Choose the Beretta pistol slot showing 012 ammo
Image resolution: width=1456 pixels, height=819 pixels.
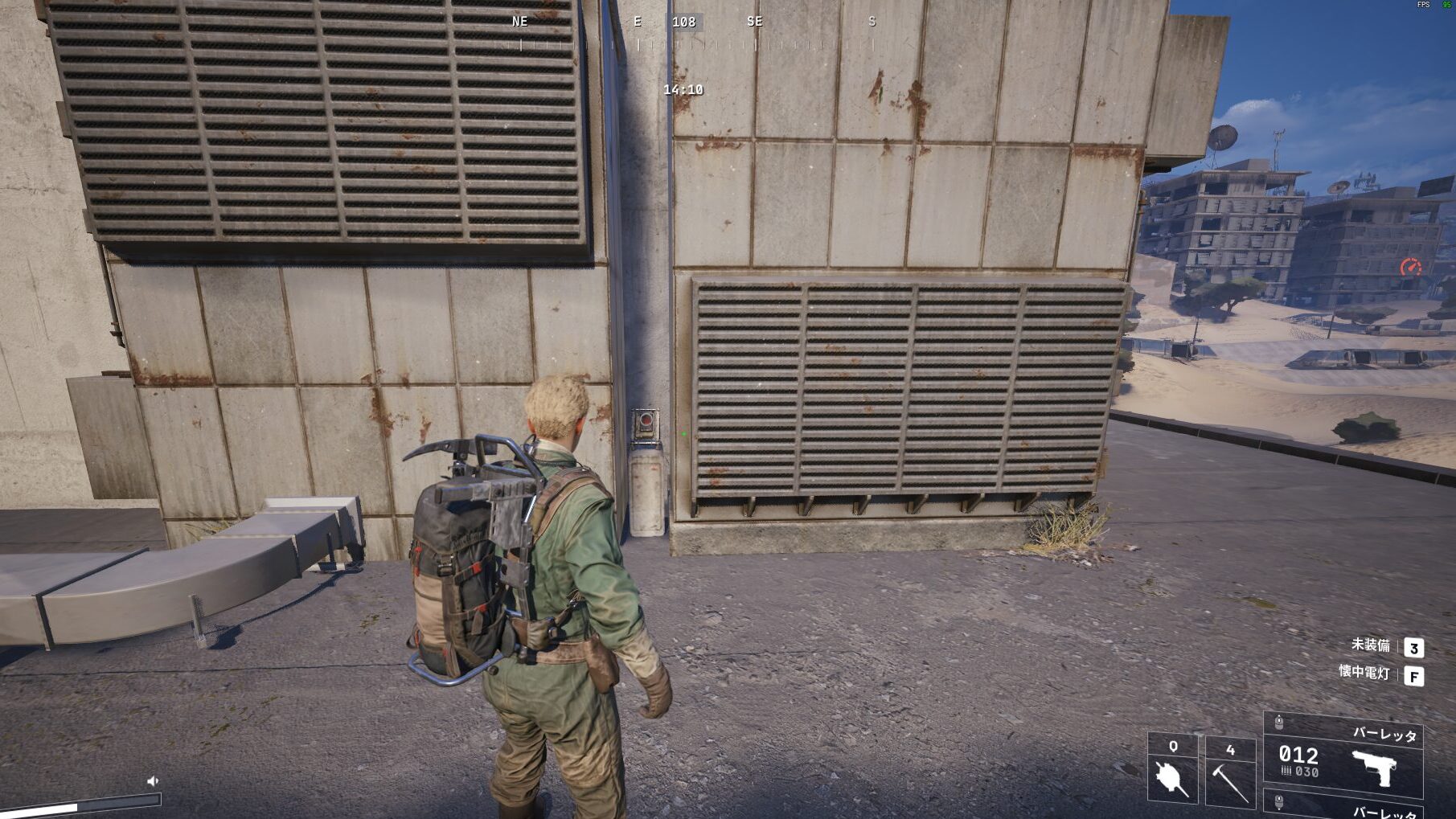pyautogui.click(x=1343, y=760)
